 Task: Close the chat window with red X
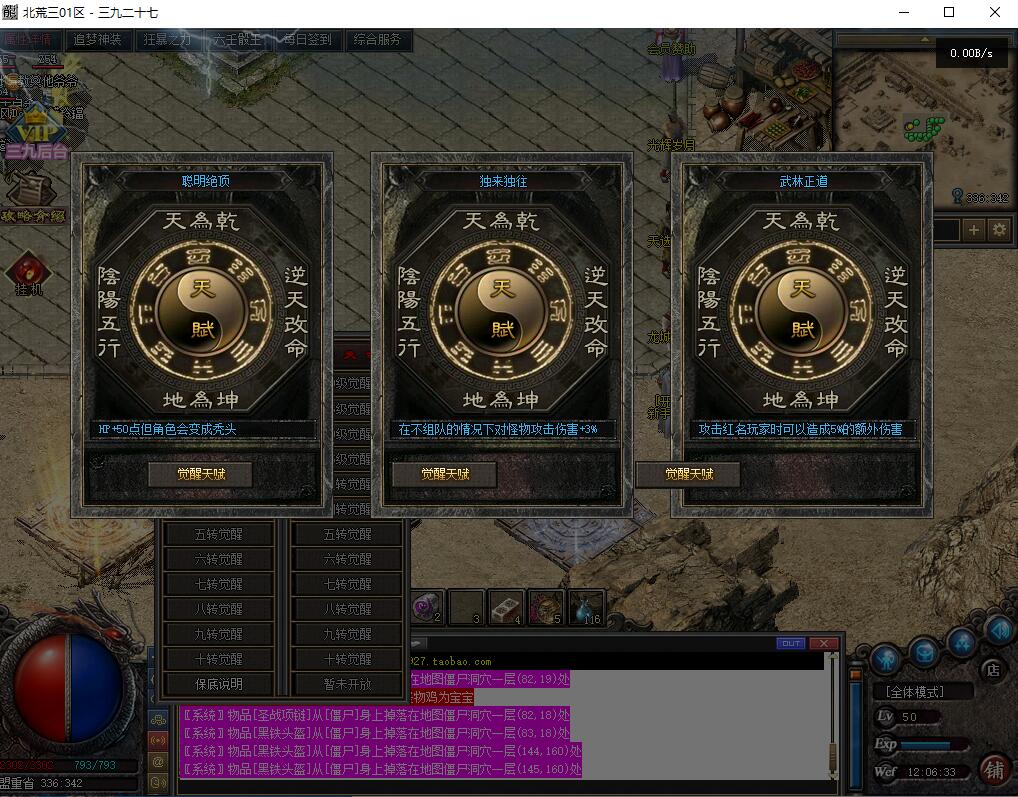[822, 643]
